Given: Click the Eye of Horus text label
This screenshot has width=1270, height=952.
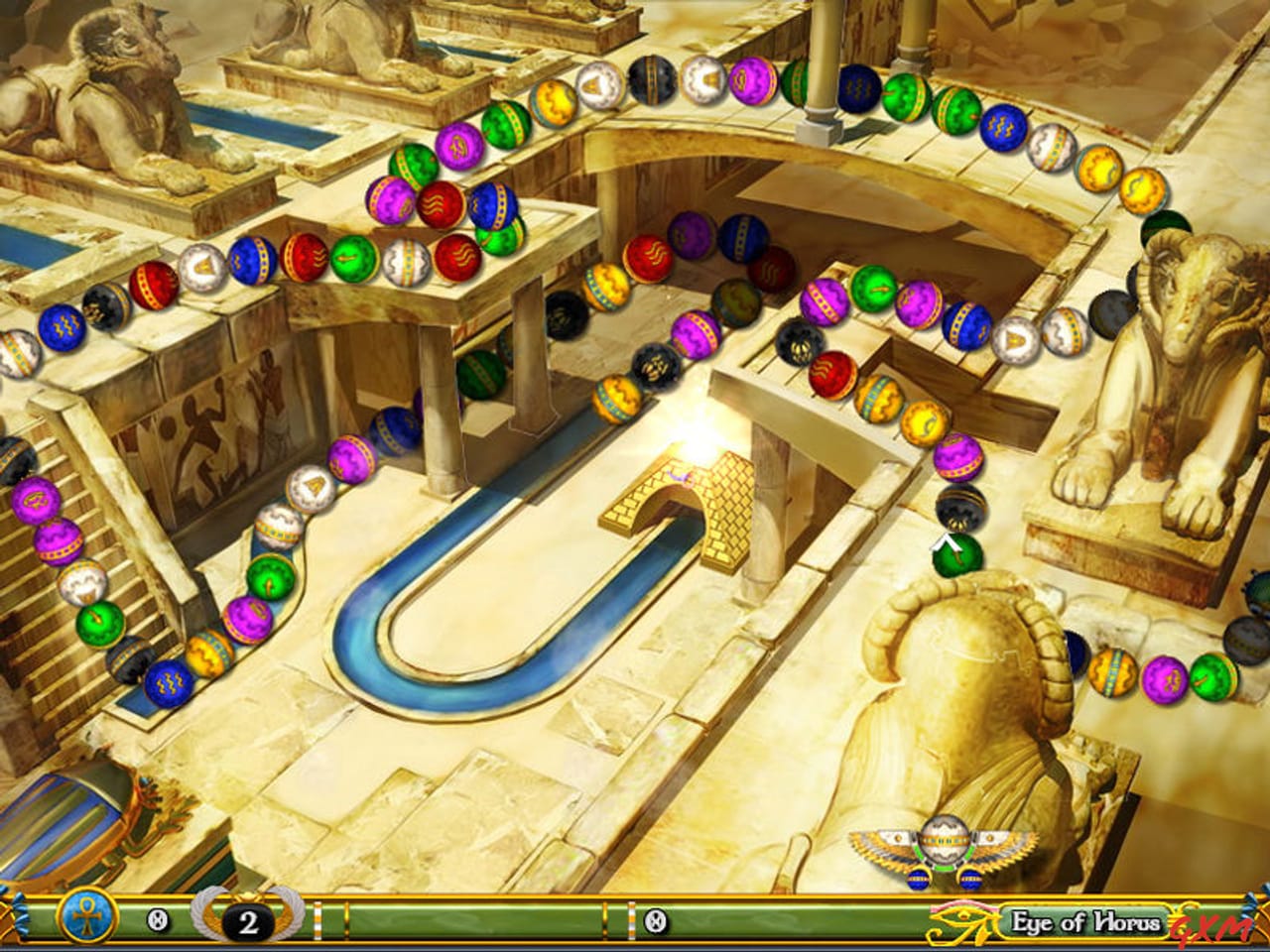Looking at the screenshot, I should tap(1084, 922).
